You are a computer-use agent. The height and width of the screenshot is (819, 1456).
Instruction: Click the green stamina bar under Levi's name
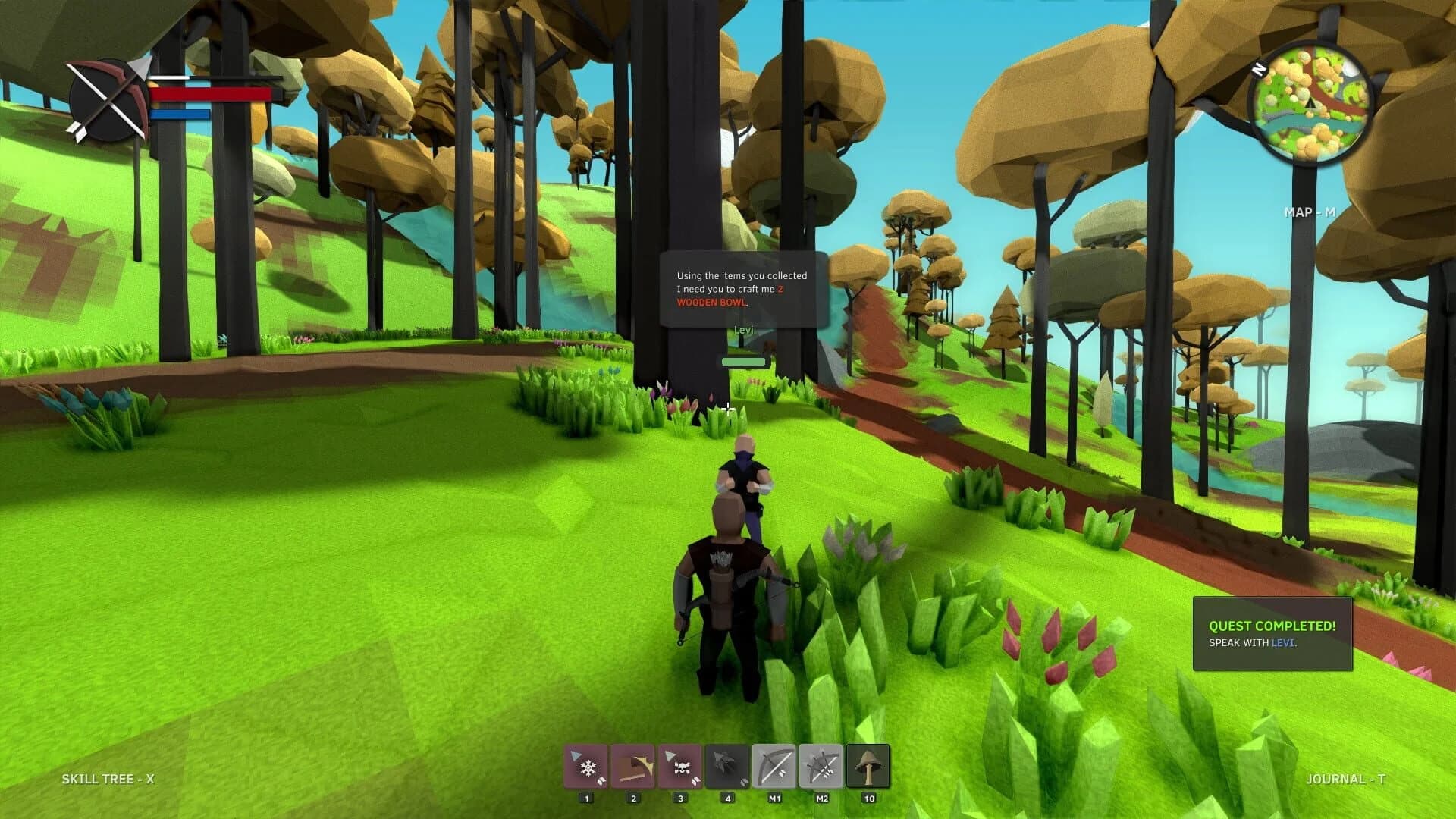(x=744, y=362)
